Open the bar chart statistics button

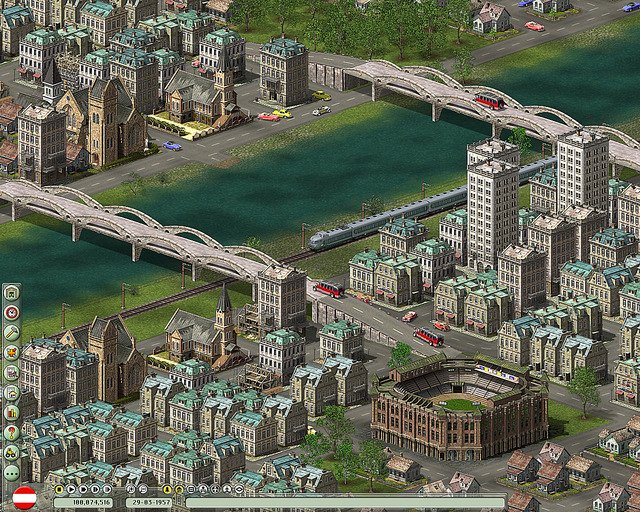[x=11, y=412]
